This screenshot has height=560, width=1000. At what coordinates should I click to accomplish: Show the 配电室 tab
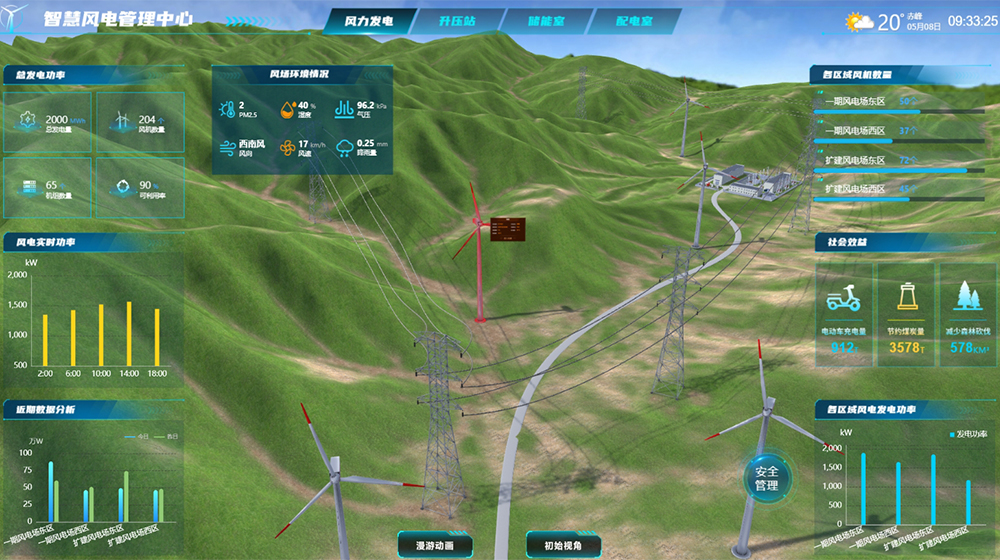[633, 21]
